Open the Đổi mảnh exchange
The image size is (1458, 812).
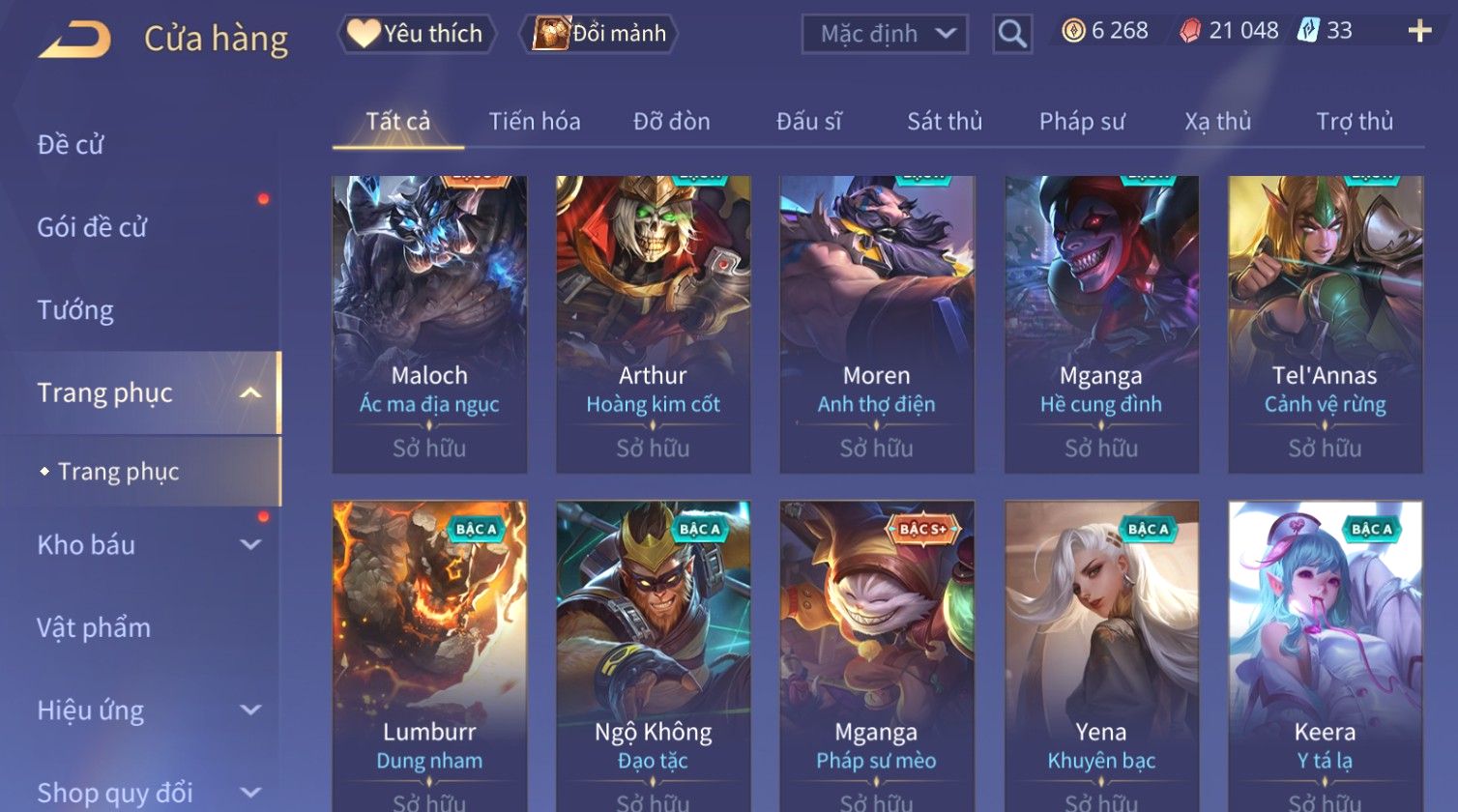pyautogui.click(x=599, y=34)
